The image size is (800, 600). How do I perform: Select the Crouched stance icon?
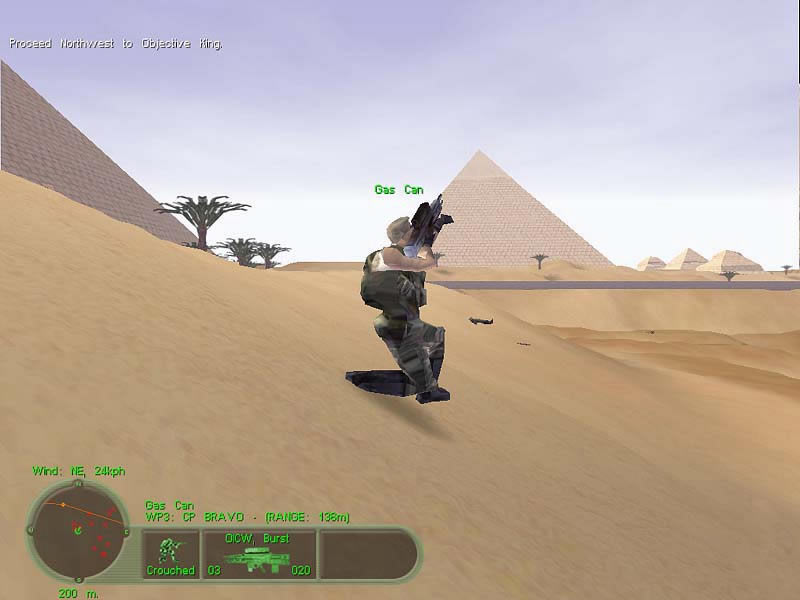coord(171,555)
